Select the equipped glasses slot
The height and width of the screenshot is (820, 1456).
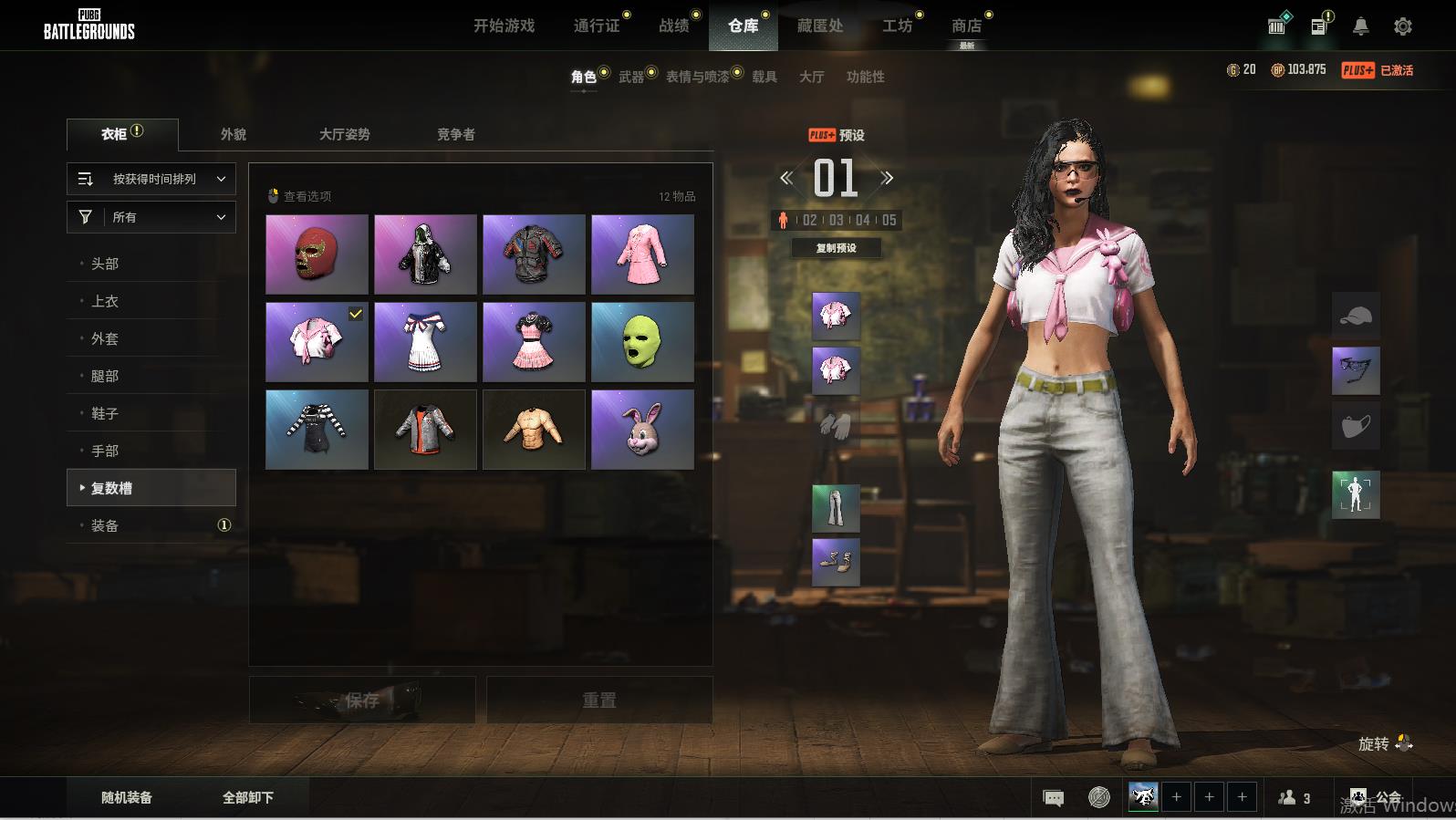point(1356,370)
